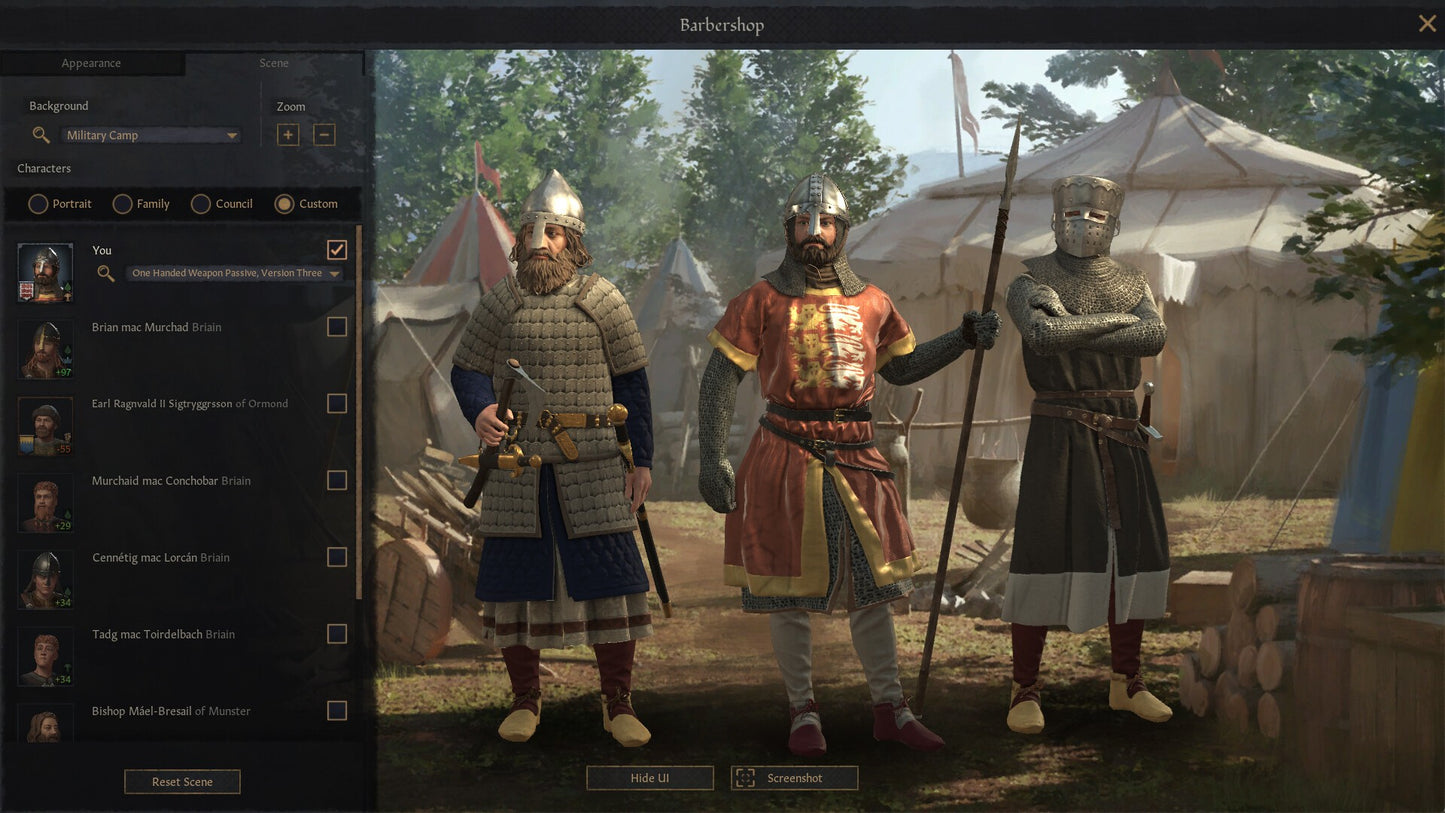This screenshot has height=813, width=1445.
Task: Check the box for Earl Ragnvald II Sigtryggrsson
Action: point(337,403)
